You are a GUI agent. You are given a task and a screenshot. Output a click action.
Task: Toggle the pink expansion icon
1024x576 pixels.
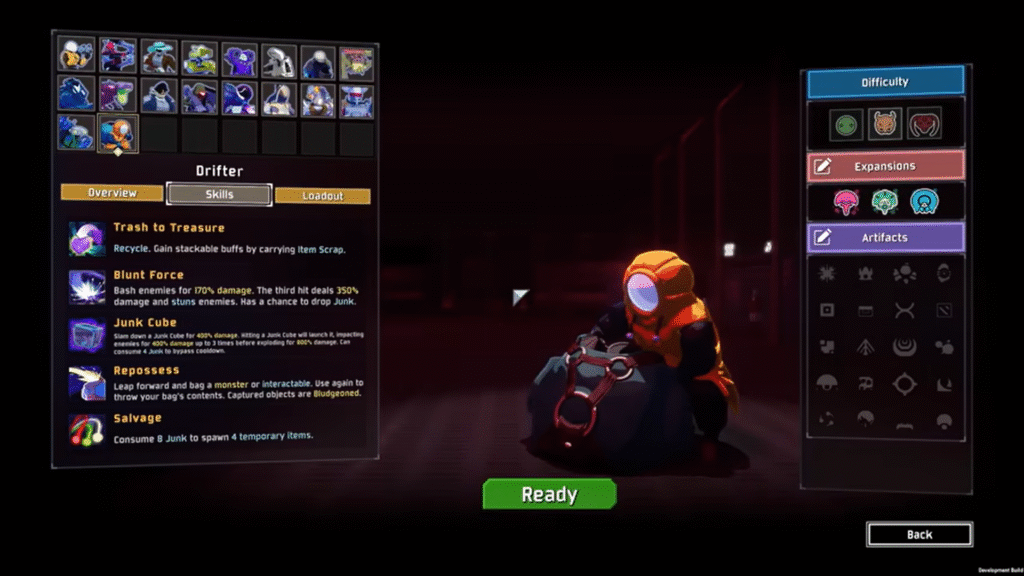[x=847, y=202]
